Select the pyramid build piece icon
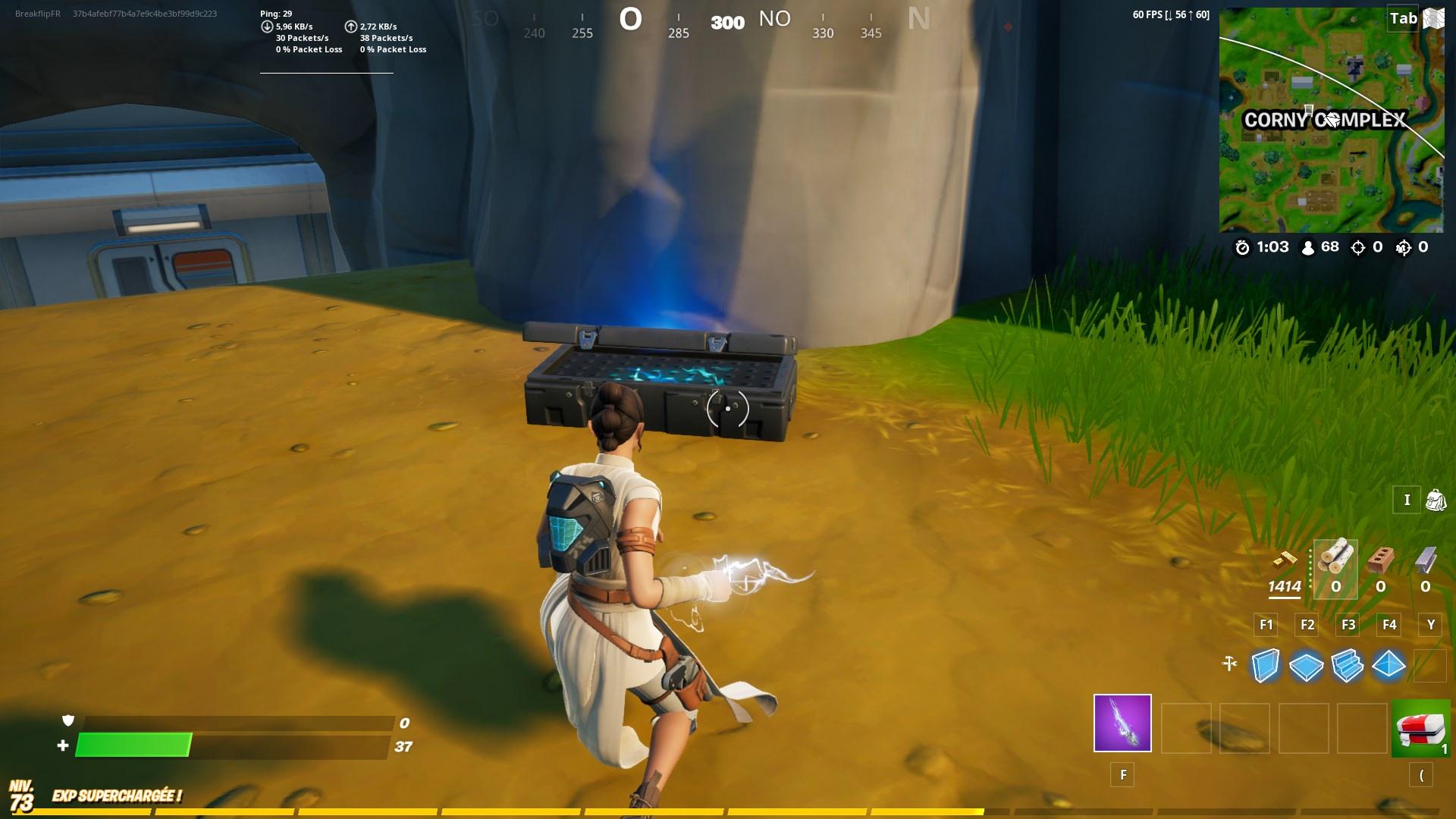This screenshot has height=819, width=1456. [1390, 666]
